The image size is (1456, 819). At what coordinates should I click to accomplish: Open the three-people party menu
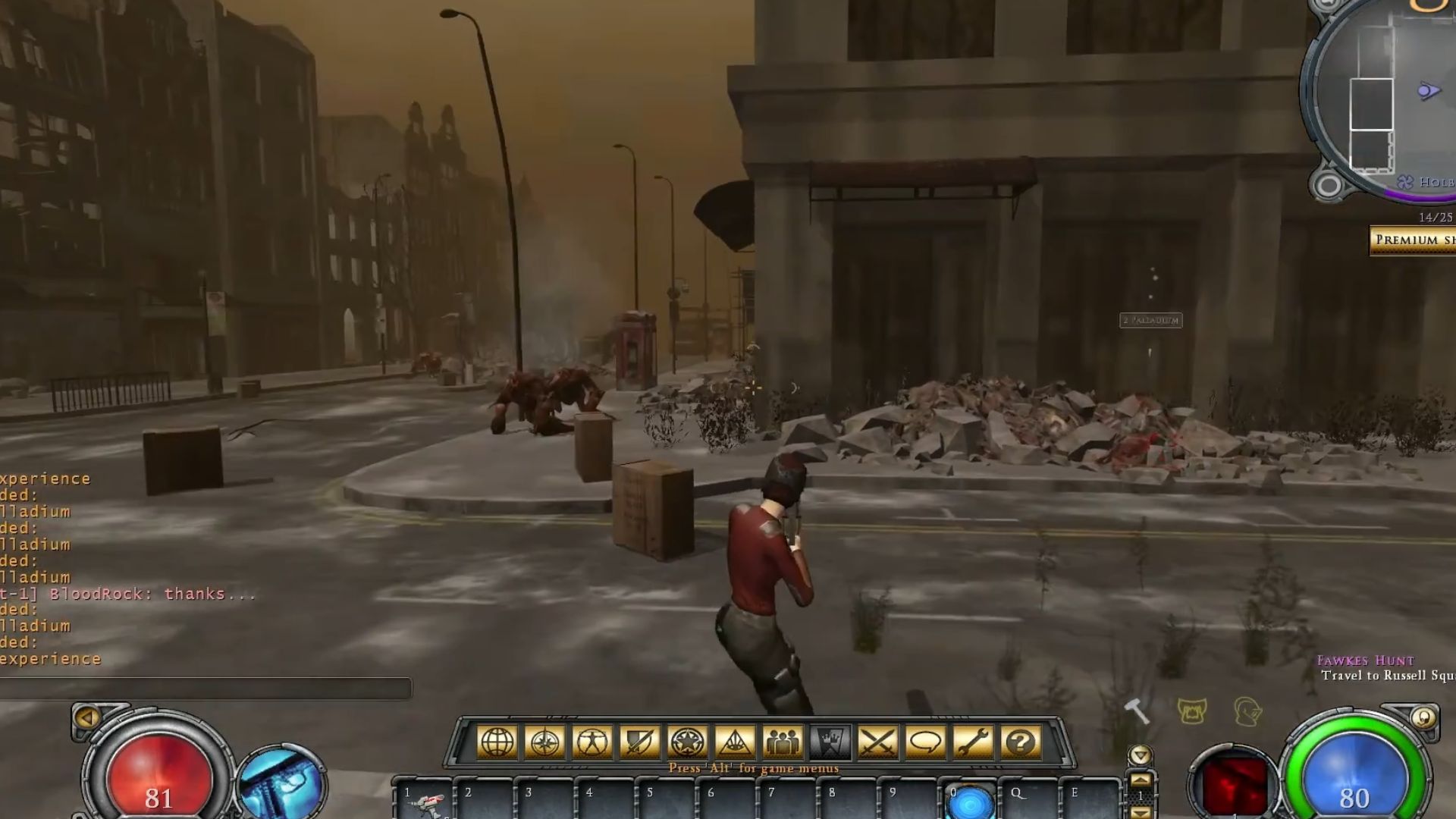782,742
